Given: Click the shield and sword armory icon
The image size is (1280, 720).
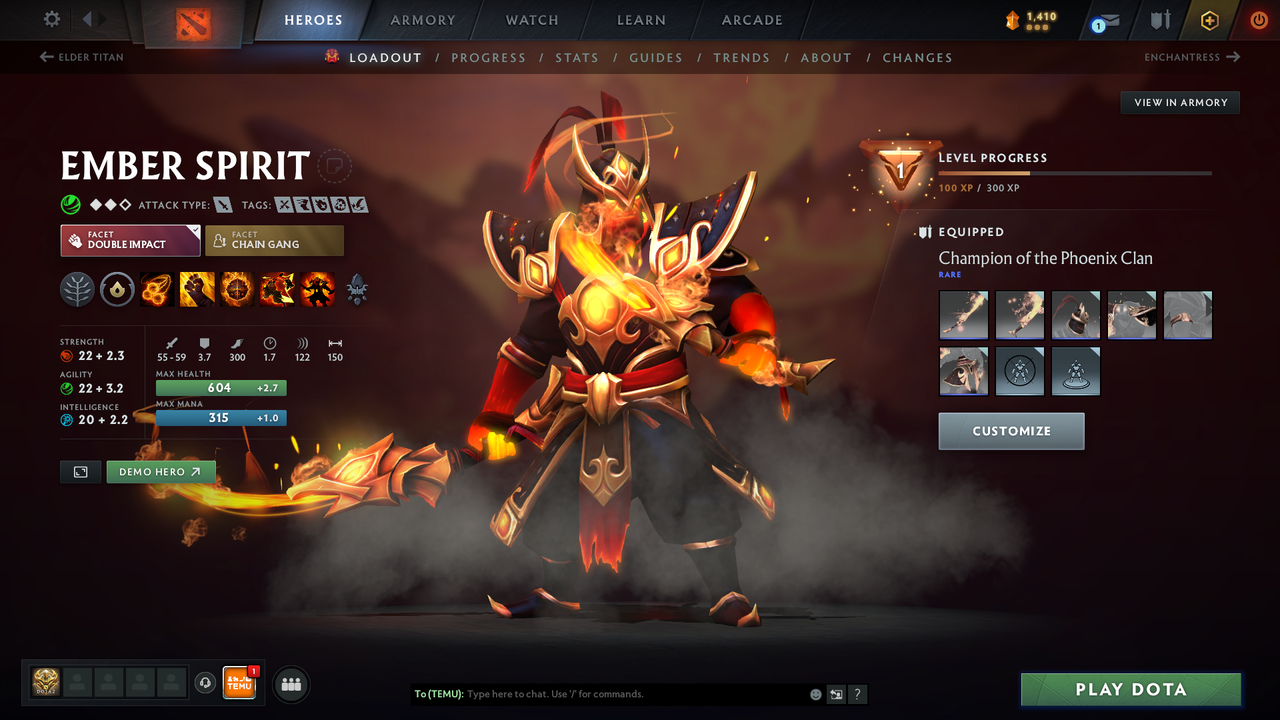Looking at the screenshot, I should [x=1162, y=20].
